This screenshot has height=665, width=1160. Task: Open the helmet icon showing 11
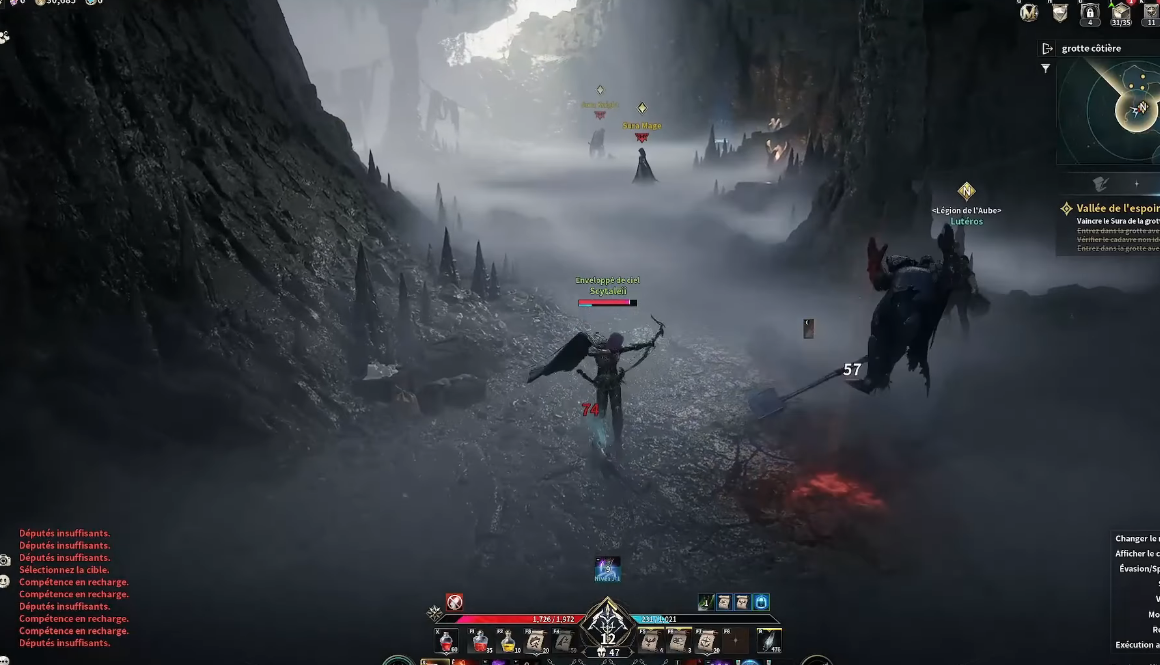coord(1151,13)
